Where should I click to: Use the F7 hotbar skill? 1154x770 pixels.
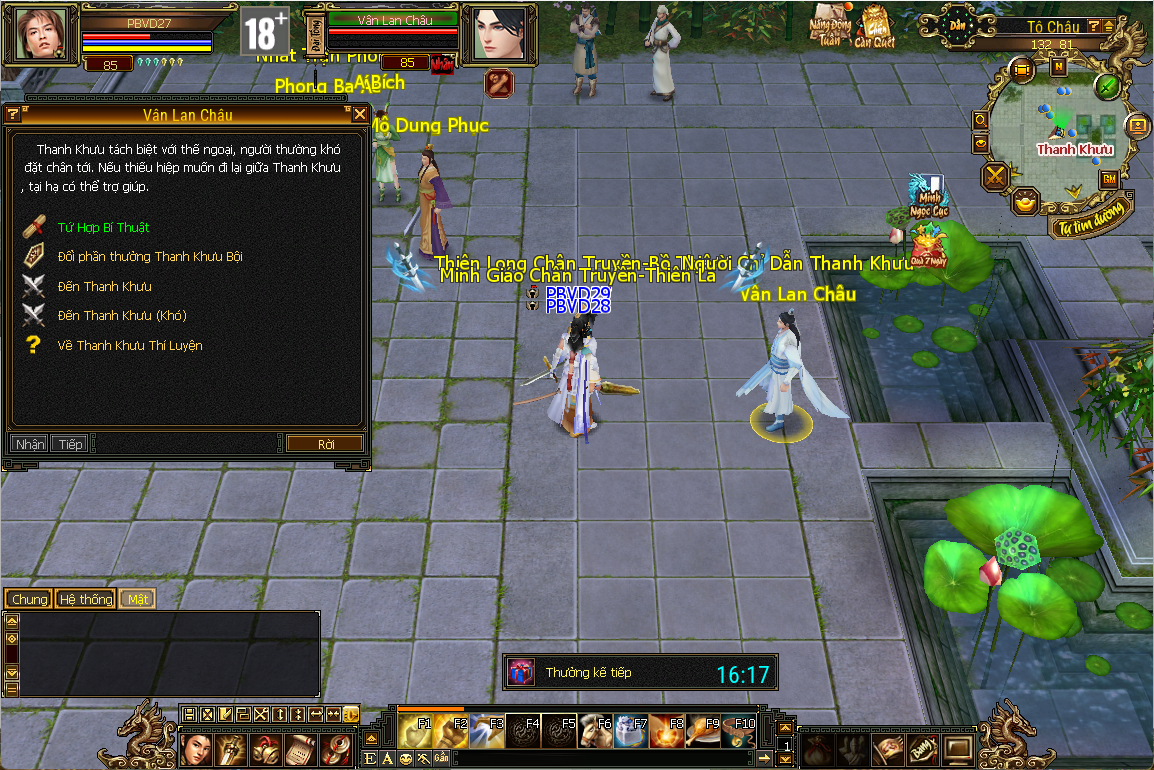[x=630, y=732]
